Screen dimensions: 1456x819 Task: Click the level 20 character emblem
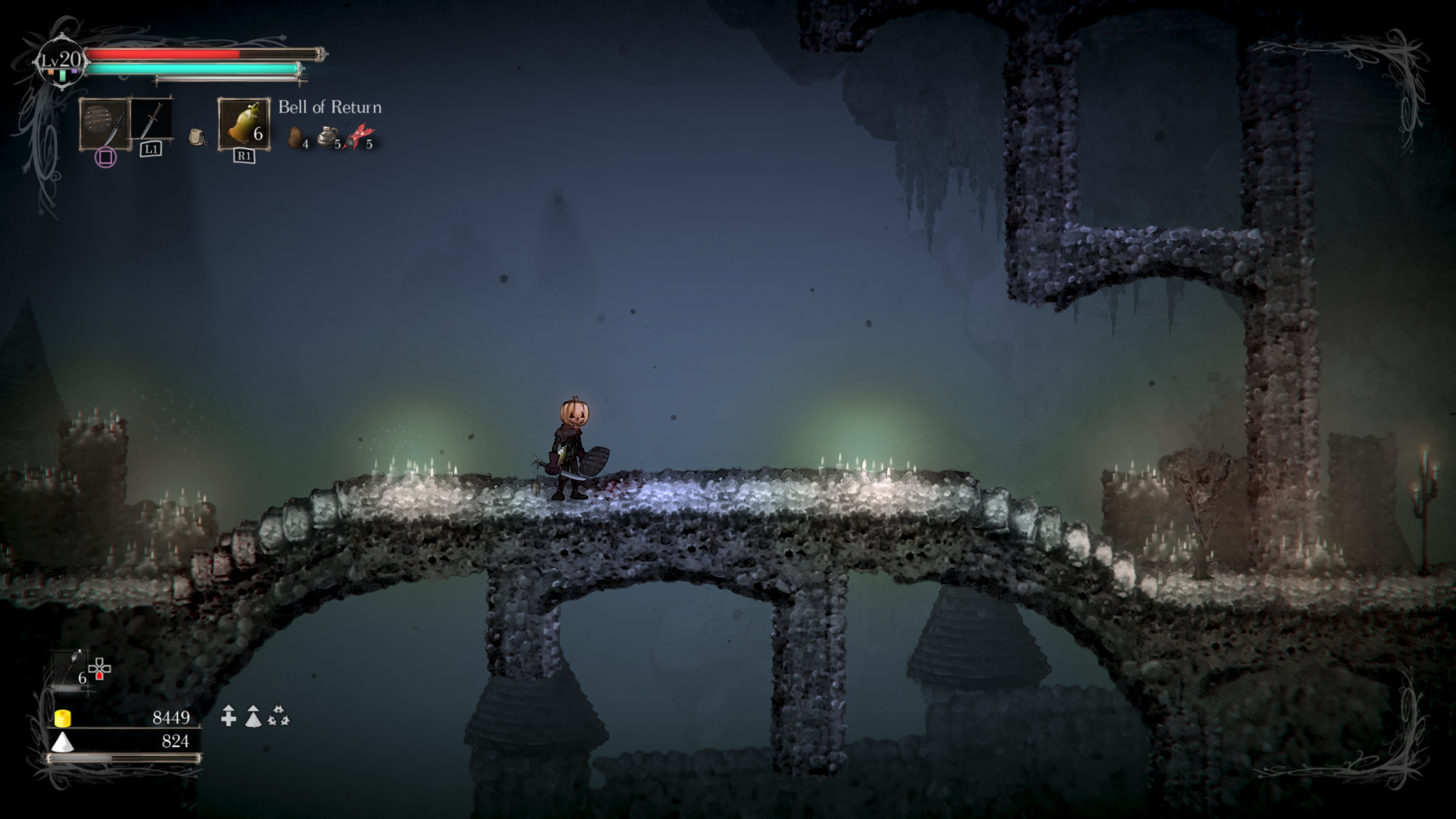[61, 62]
